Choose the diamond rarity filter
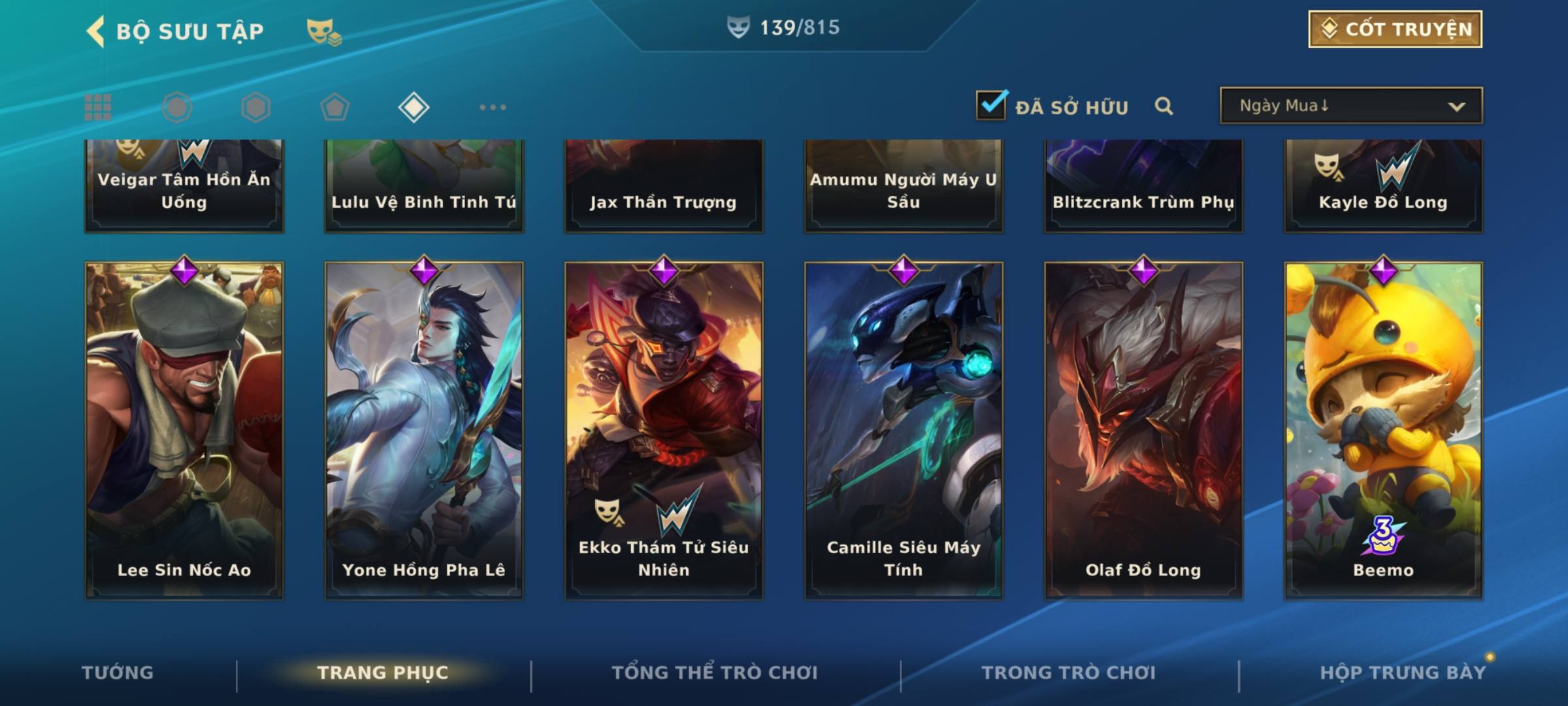Image resolution: width=1568 pixels, height=706 pixels. 414,107
